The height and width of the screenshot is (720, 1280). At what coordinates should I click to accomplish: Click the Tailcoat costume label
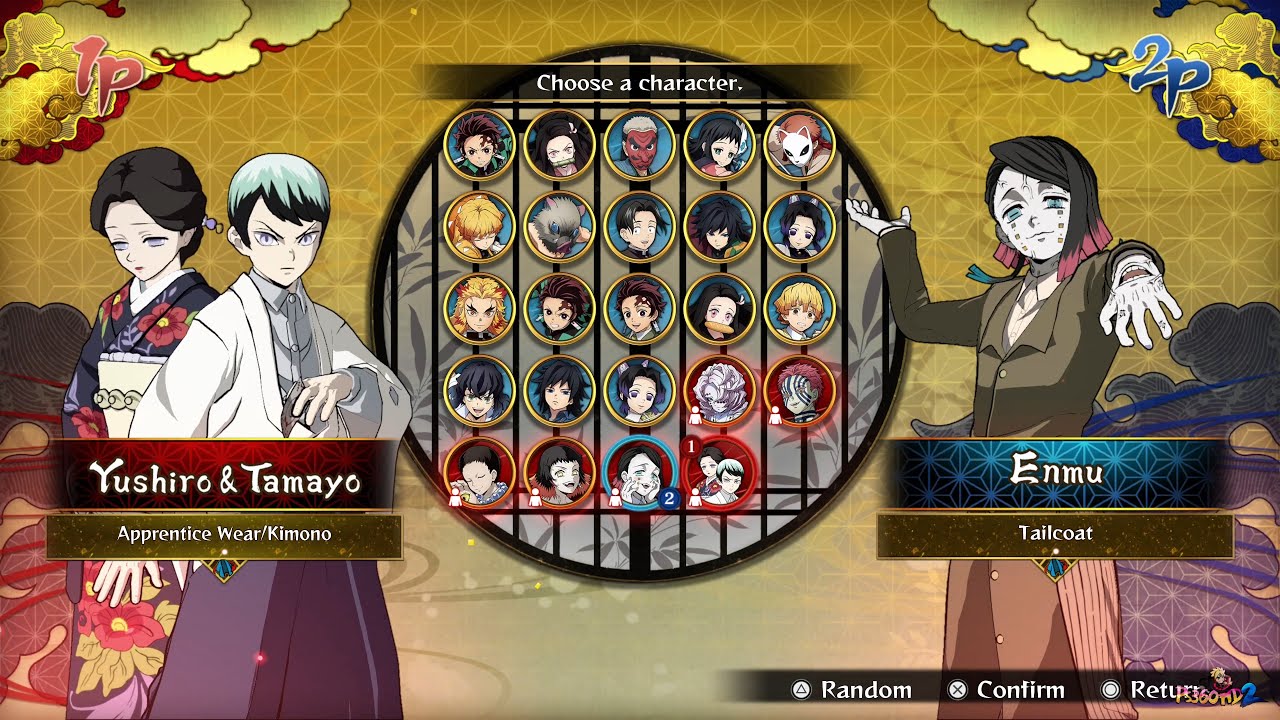1055,534
